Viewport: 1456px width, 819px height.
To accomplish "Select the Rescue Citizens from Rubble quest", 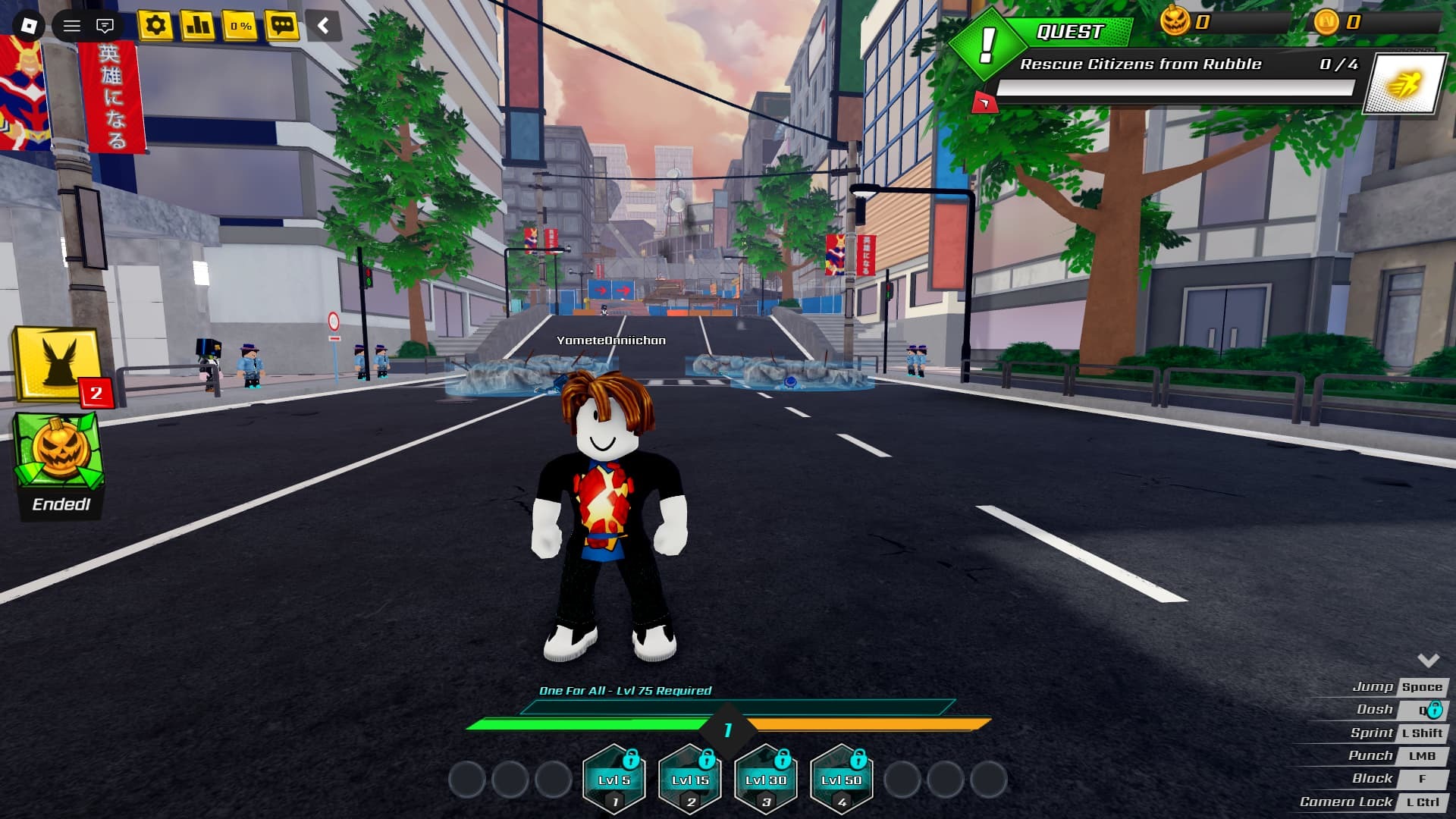I will tap(1141, 64).
